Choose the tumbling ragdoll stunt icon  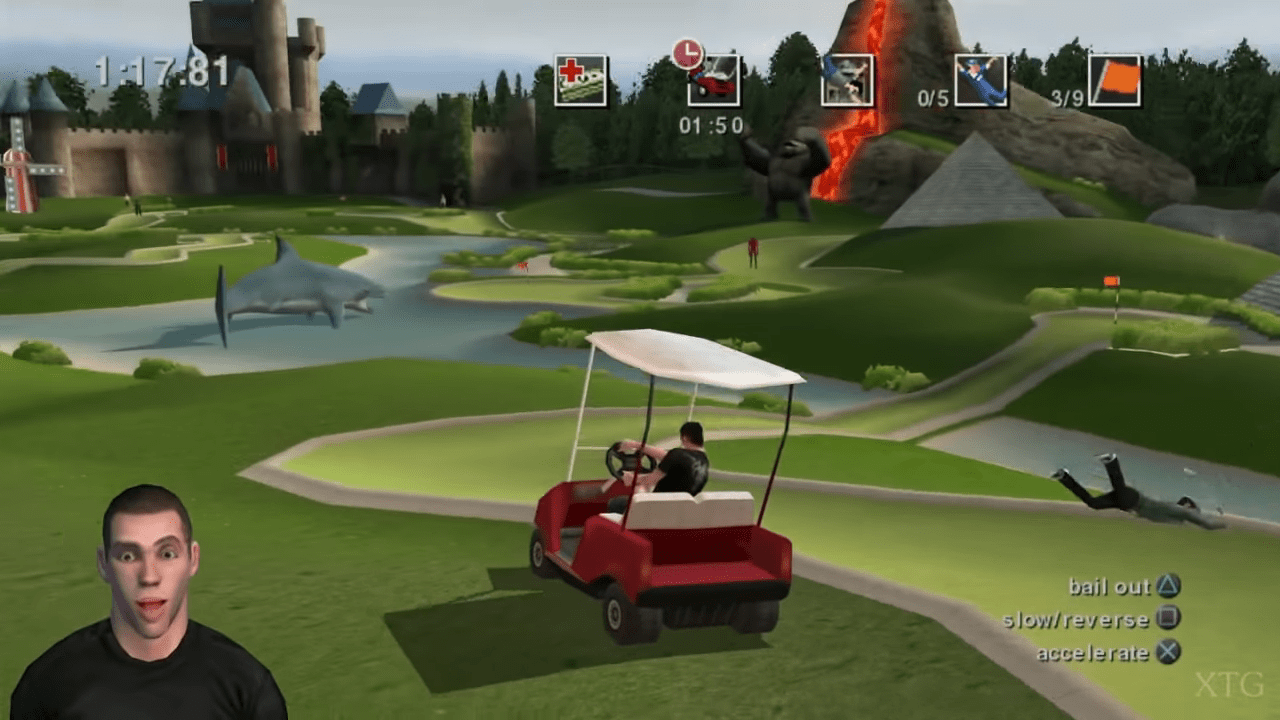click(x=847, y=80)
